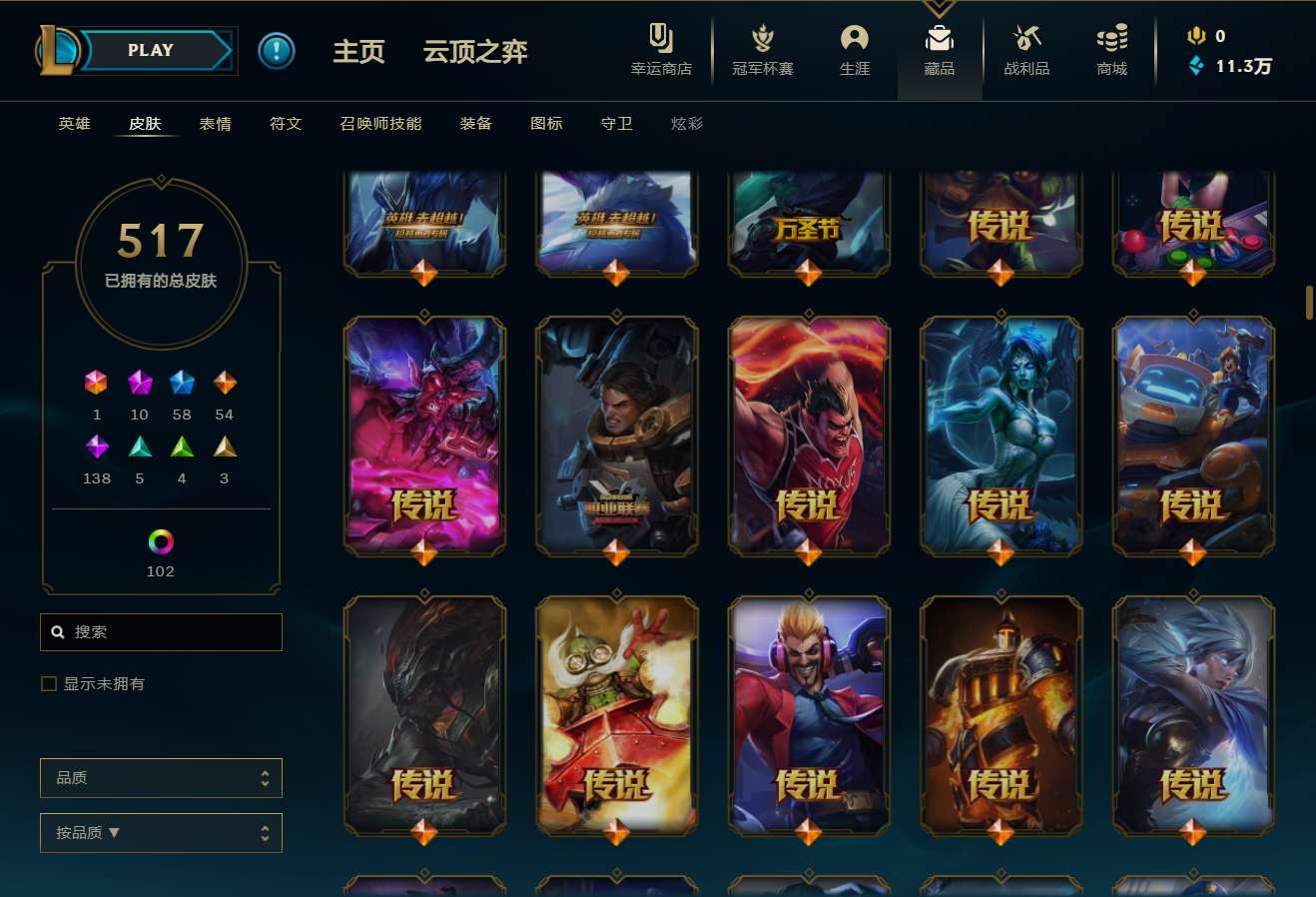Open the 幸运商店 lucky shop
The height and width of the screenshot is (897, 1316).
pyautogui.click(x=662, y=50)
